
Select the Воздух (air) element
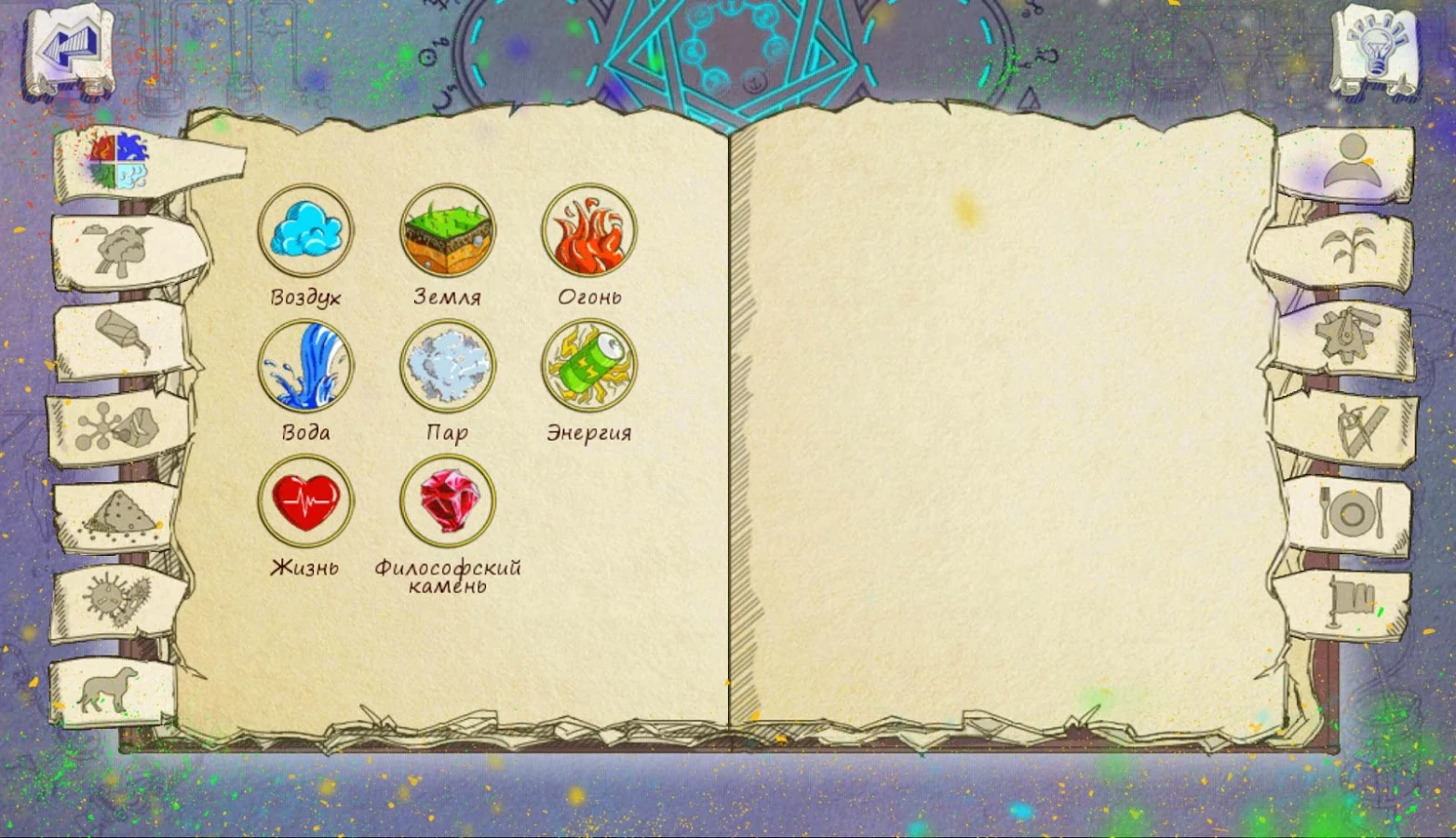305,231
